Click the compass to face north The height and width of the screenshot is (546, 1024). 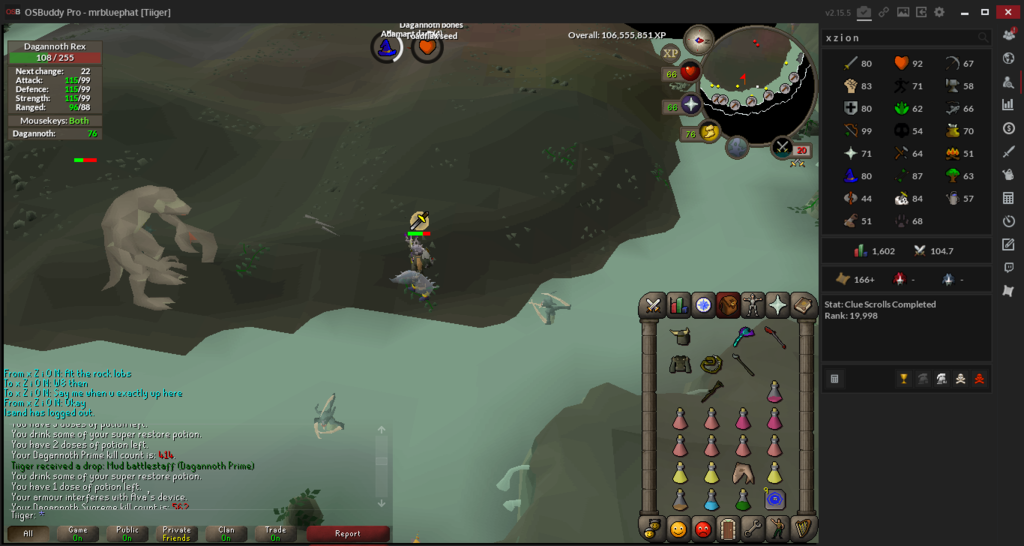[x=698, y=41]
